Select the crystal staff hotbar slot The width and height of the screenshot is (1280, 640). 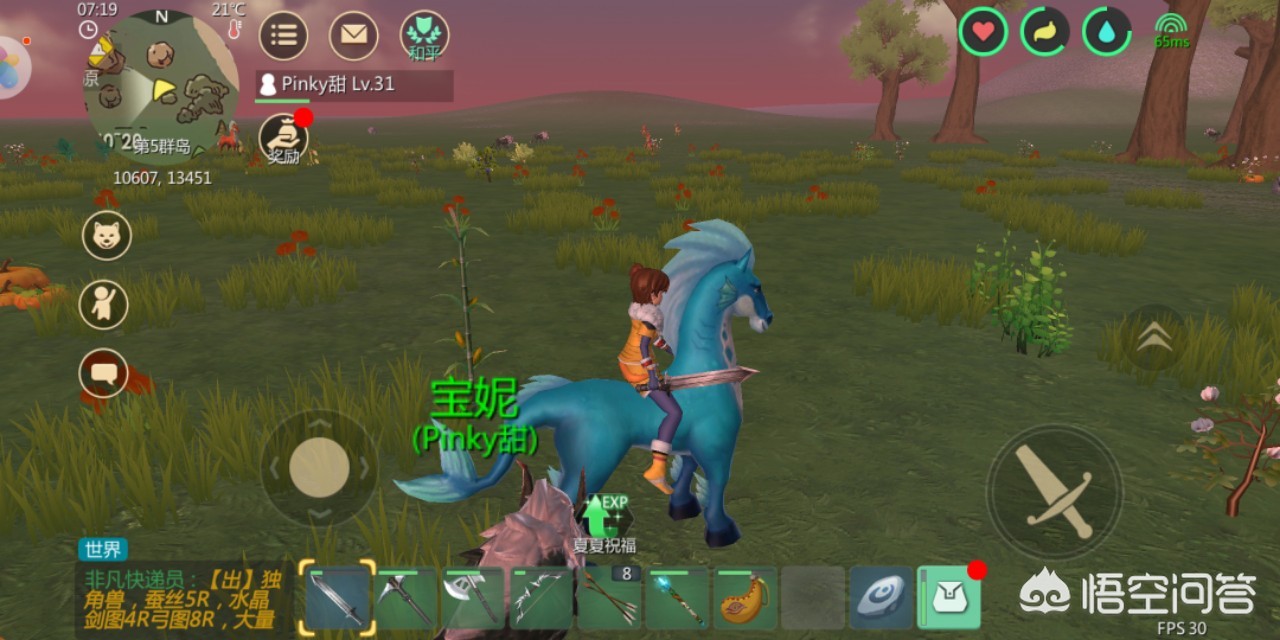677,598
